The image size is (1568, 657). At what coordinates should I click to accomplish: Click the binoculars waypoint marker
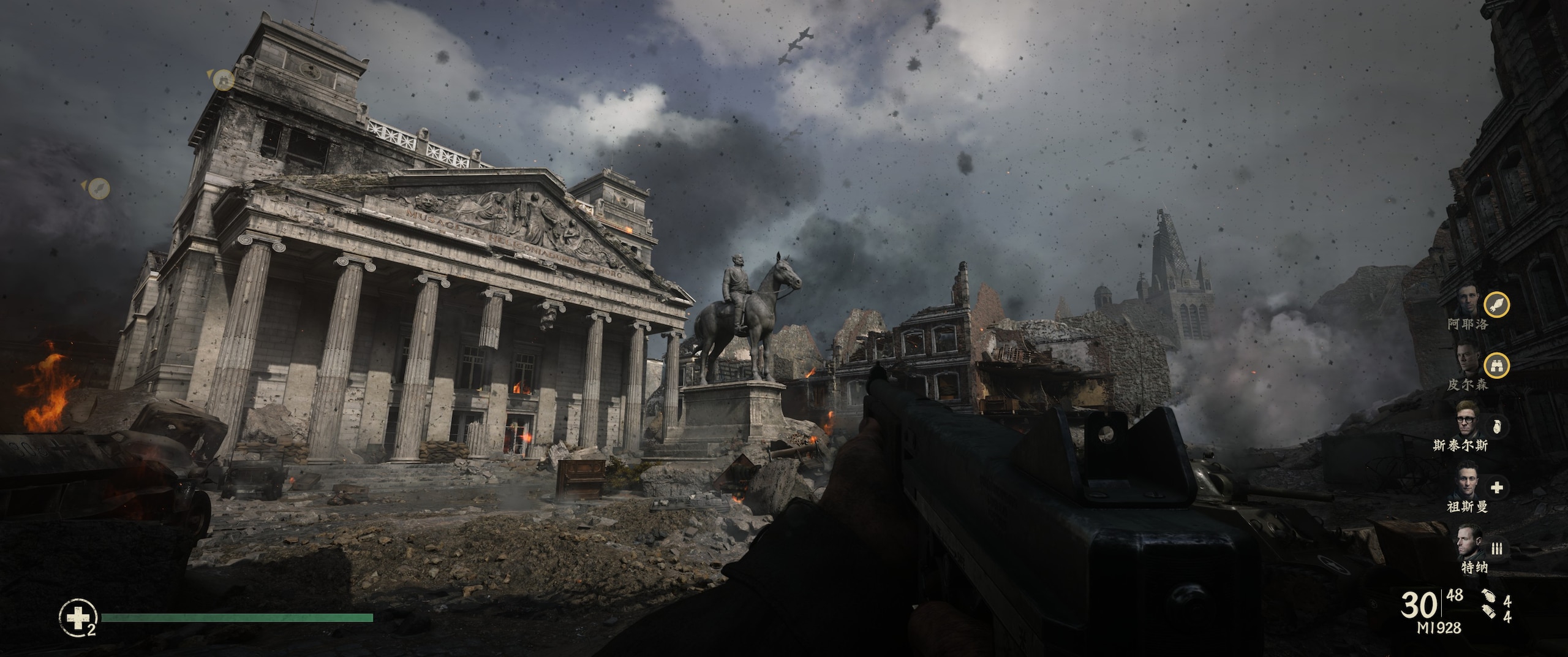[x=225, y=79]
